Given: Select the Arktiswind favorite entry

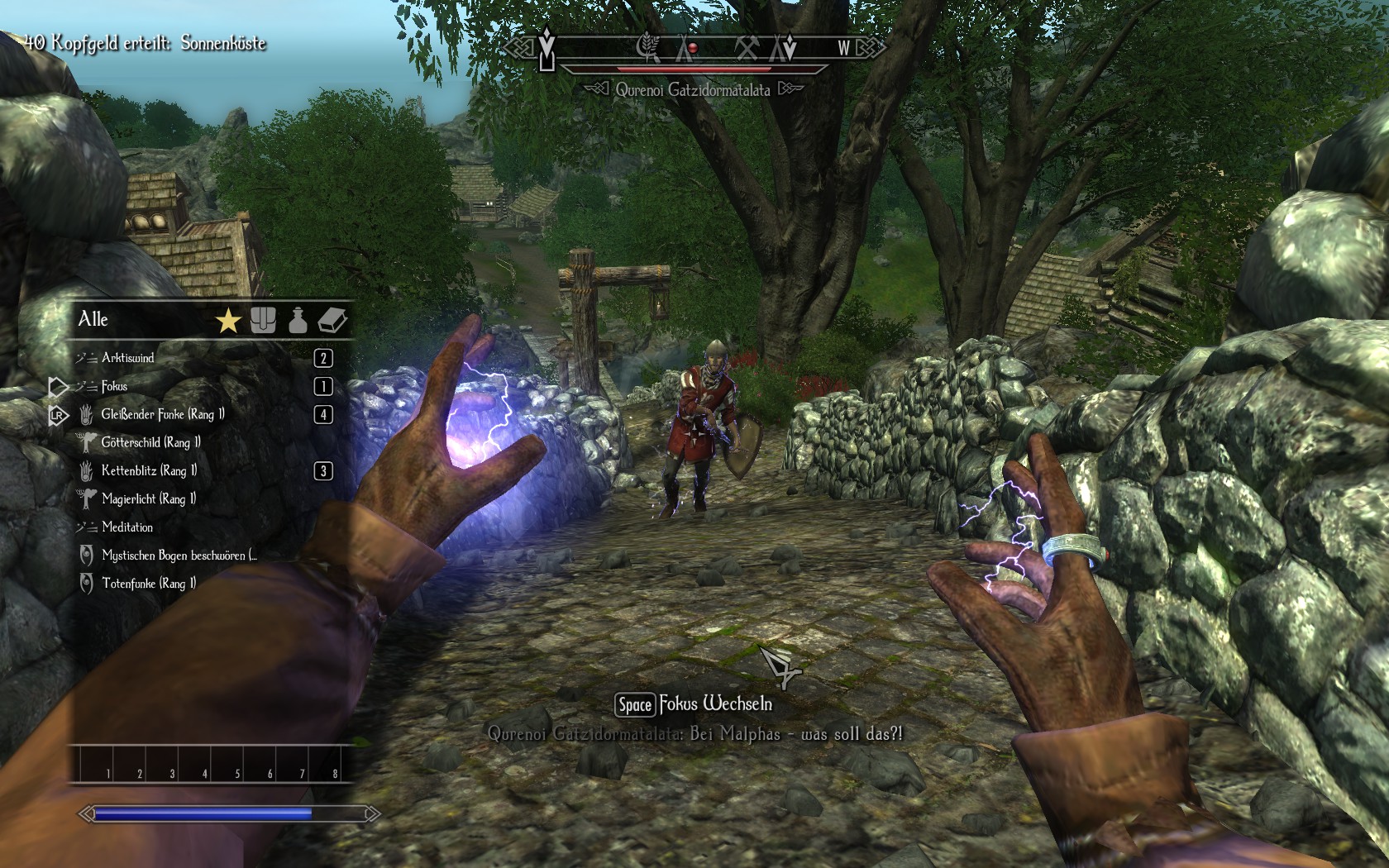Looking at the screenshot, I should tap(128, 358).
